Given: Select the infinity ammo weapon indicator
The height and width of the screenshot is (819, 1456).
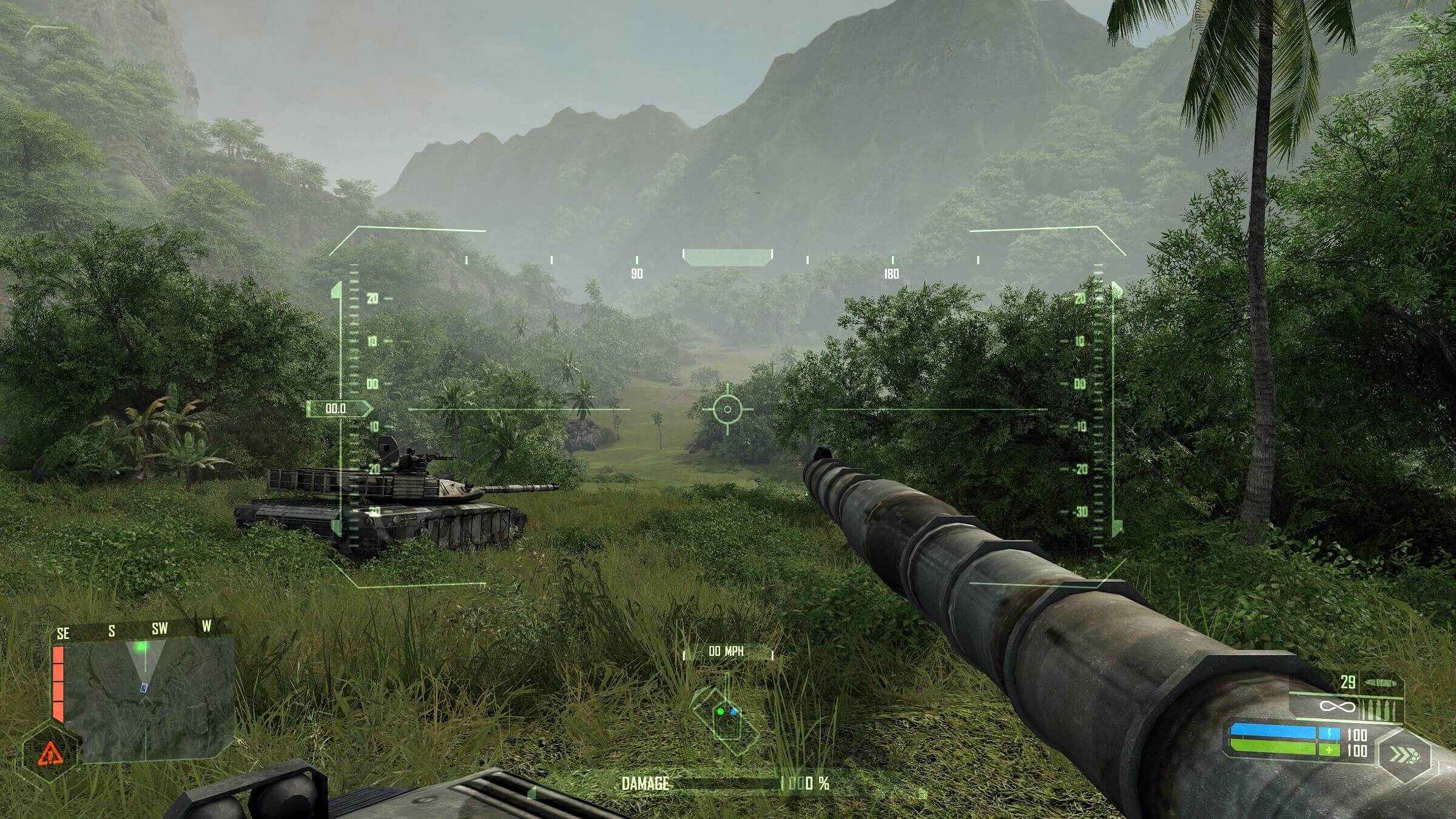Looking at the screenshot, I should (x=1337, y=707).
